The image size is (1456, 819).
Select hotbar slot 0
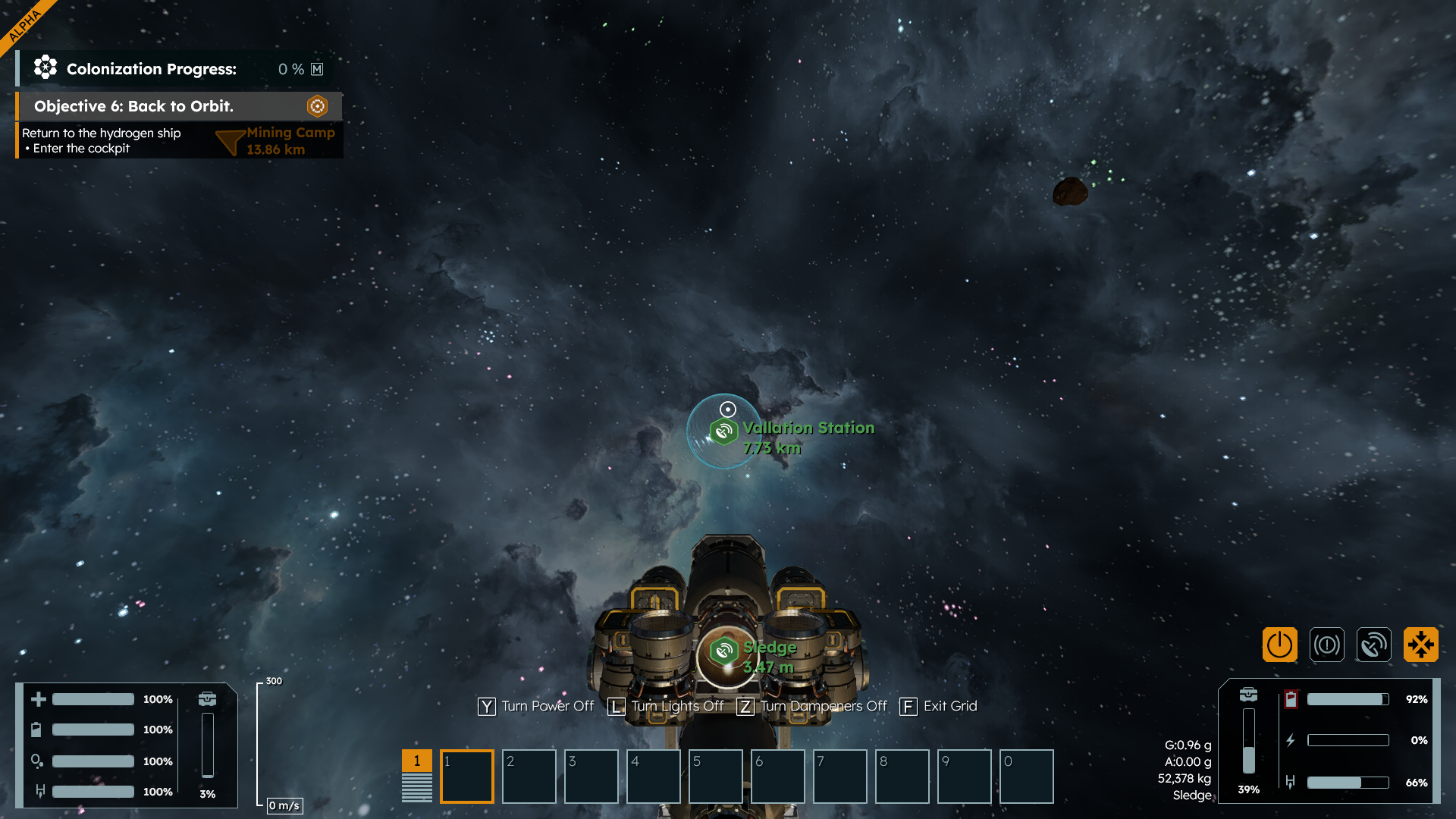pyautogui.click(x=1026, y=776)
